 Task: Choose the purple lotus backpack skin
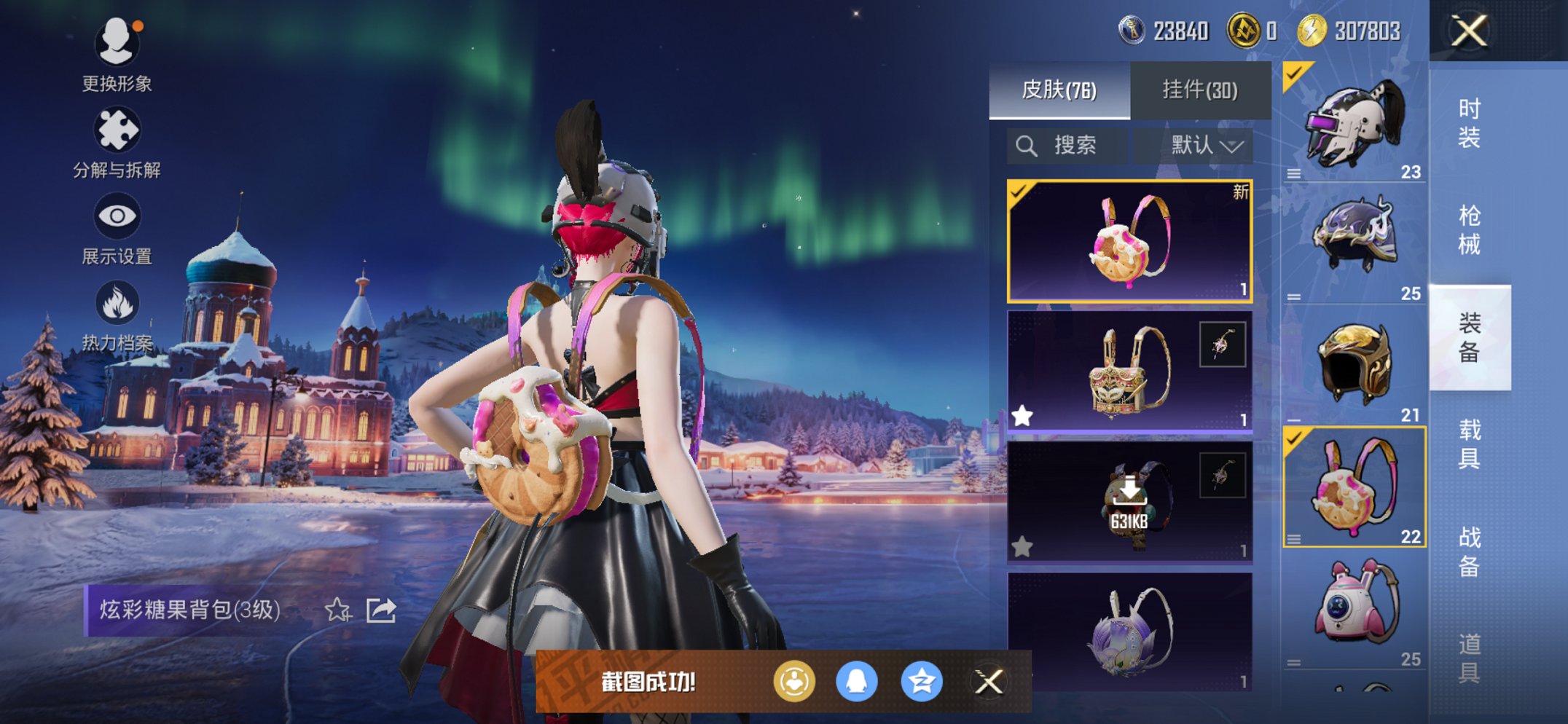[1129, 631]
